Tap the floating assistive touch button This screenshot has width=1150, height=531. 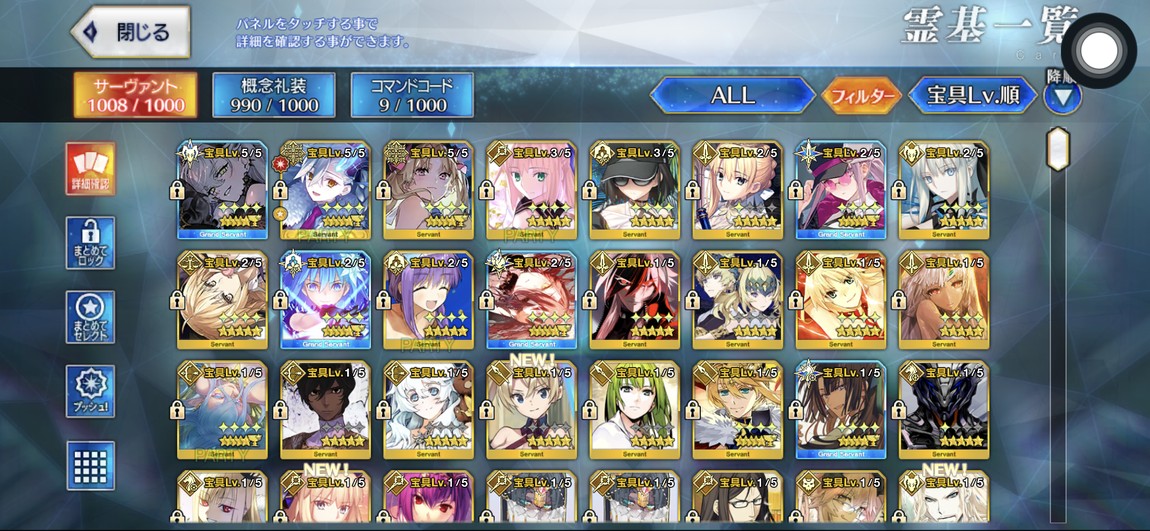[1099, 49]
